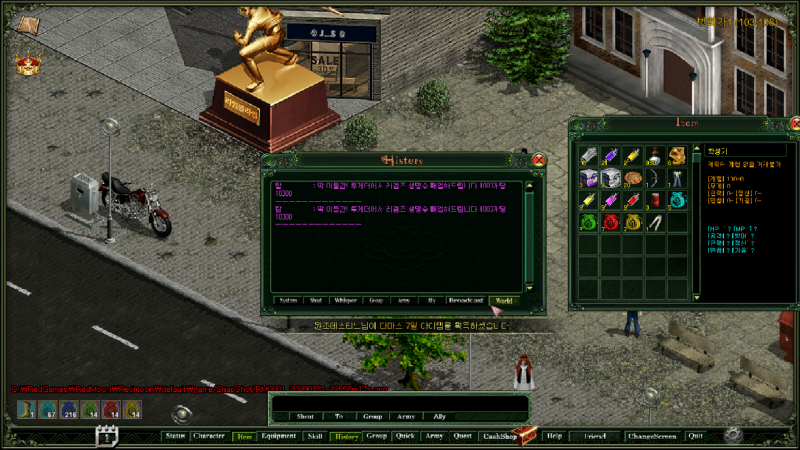The height and width of the screenshot is (450, 800).
Task: Open the CashShop
Action: coord(497,437)
